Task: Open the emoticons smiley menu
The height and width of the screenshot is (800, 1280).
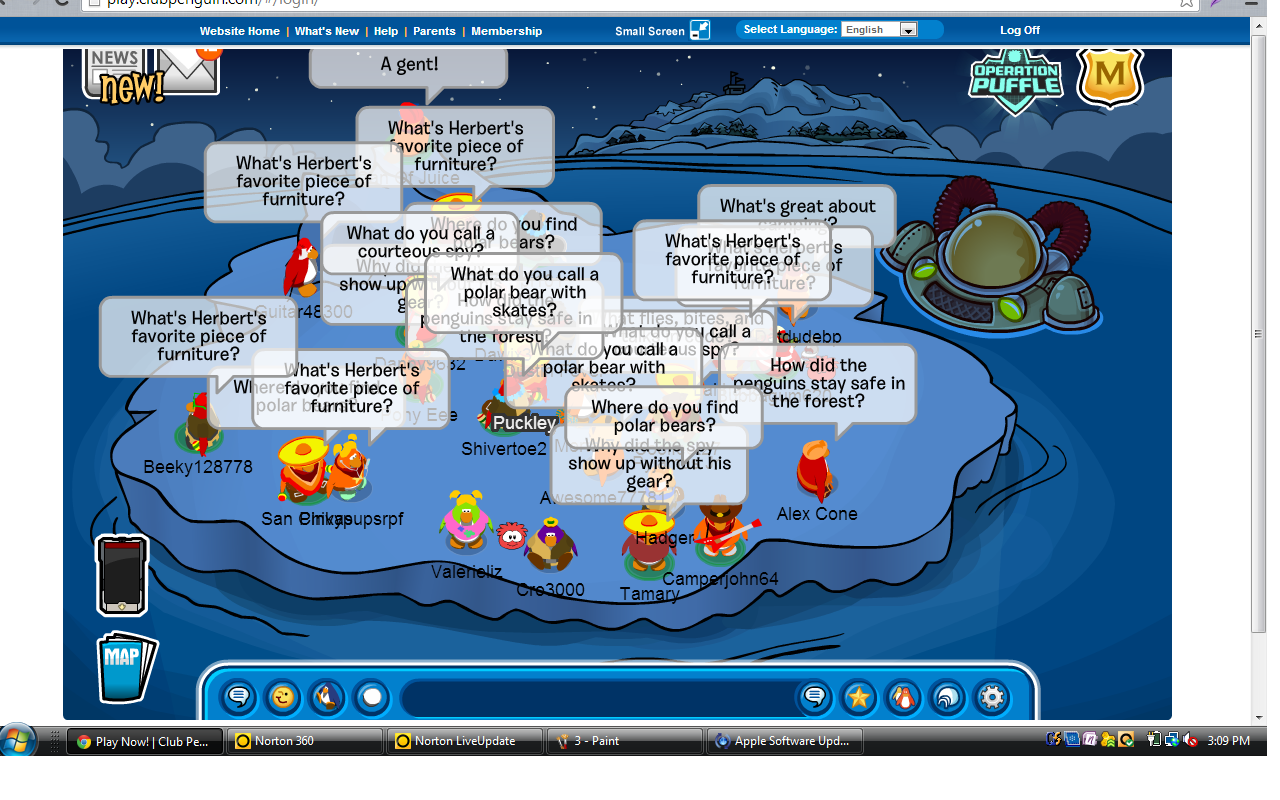Action: tap(283, 696)
